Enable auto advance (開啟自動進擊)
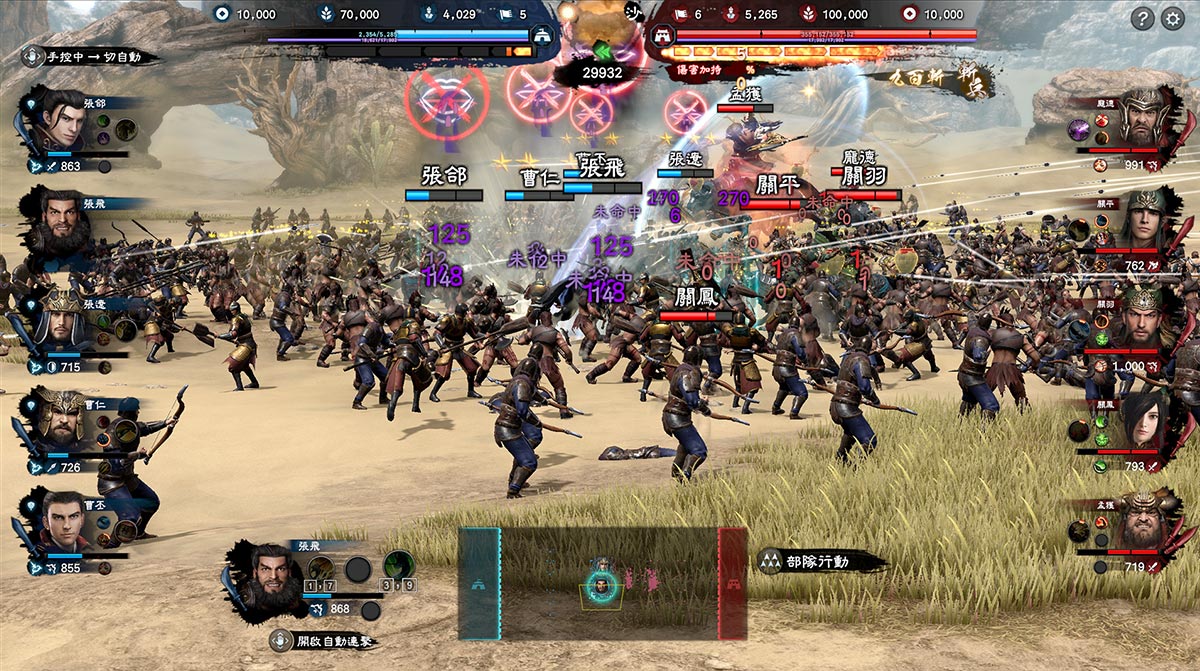Image resolution: width=1200 pixels, height=671 pixels. (x=322, y=641)
